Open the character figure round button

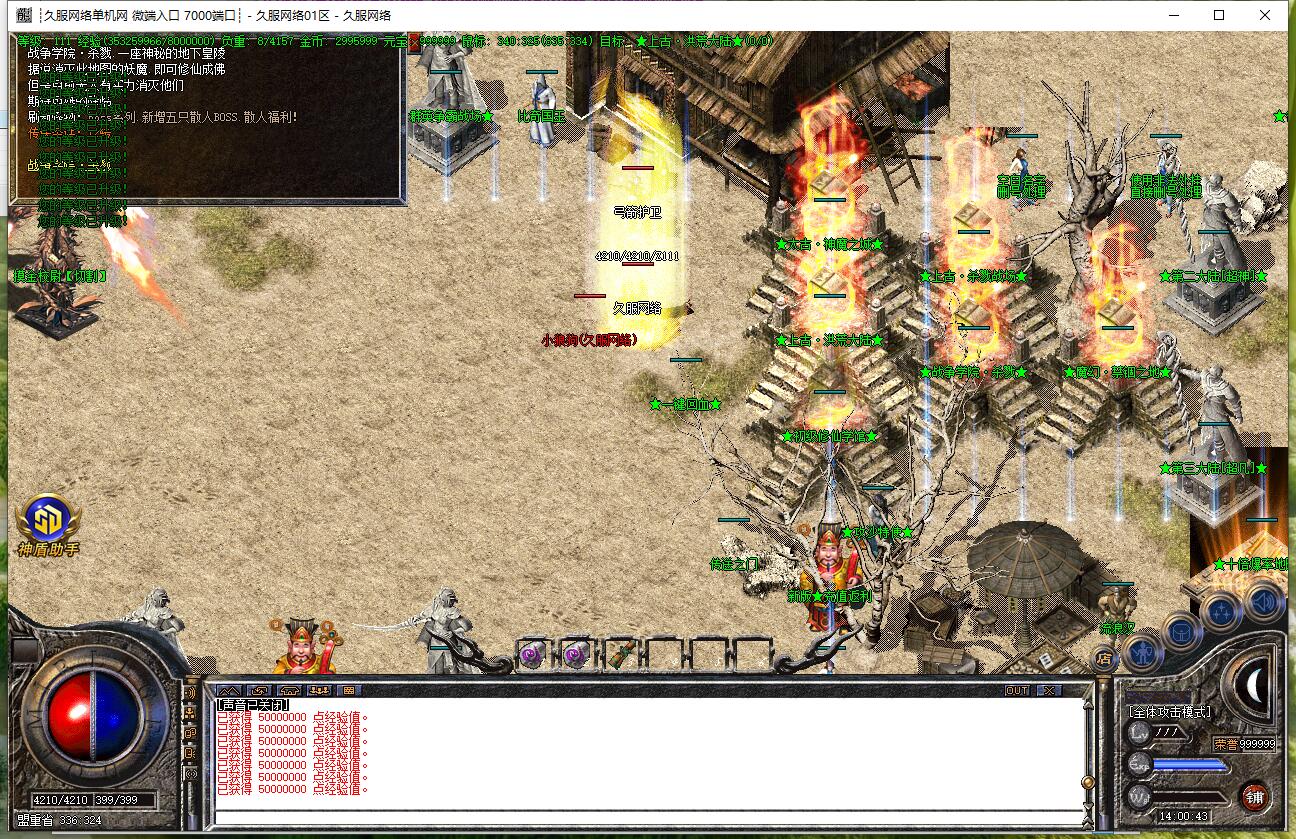click(x=1141, y=653)
